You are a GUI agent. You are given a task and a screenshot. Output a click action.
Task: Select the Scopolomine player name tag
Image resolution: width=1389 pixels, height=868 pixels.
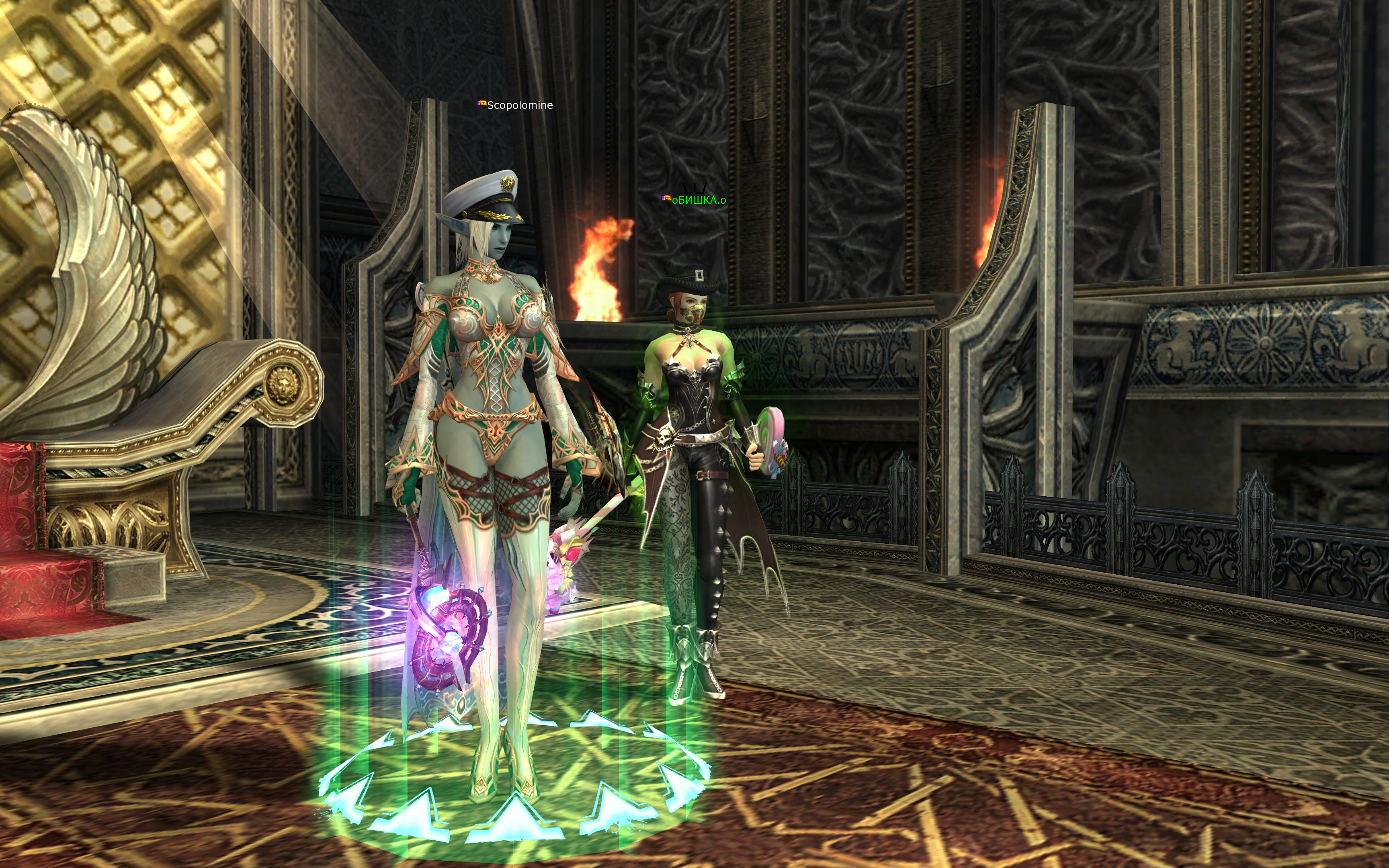[x=519, y=105]
